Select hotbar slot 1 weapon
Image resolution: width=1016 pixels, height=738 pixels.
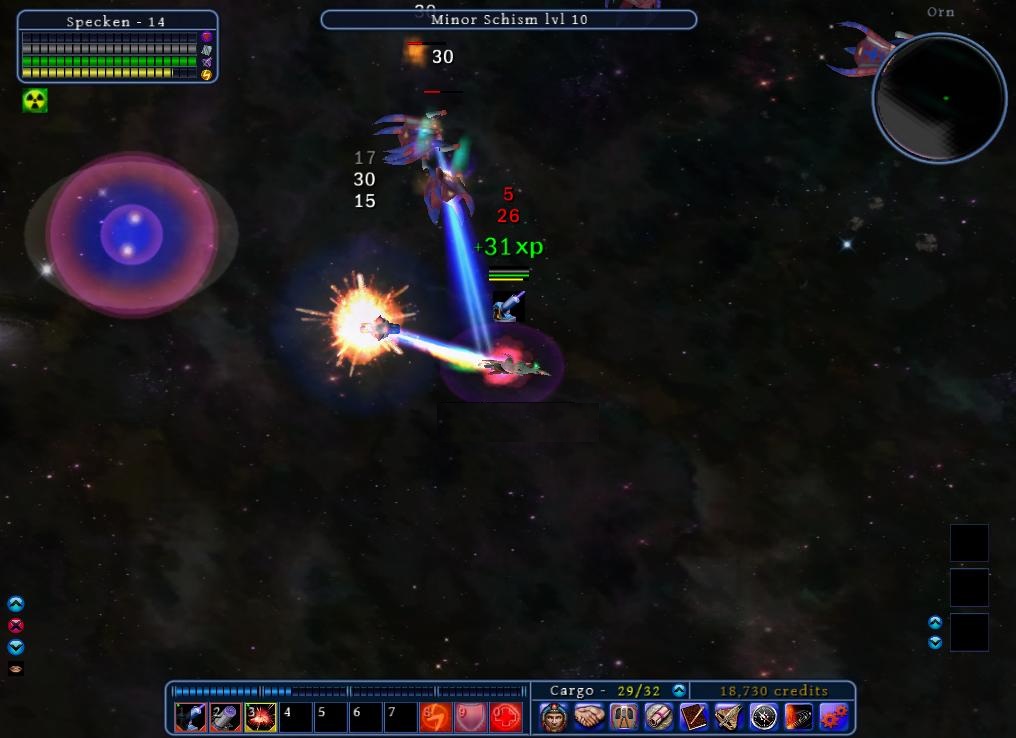tap(190, 717)
